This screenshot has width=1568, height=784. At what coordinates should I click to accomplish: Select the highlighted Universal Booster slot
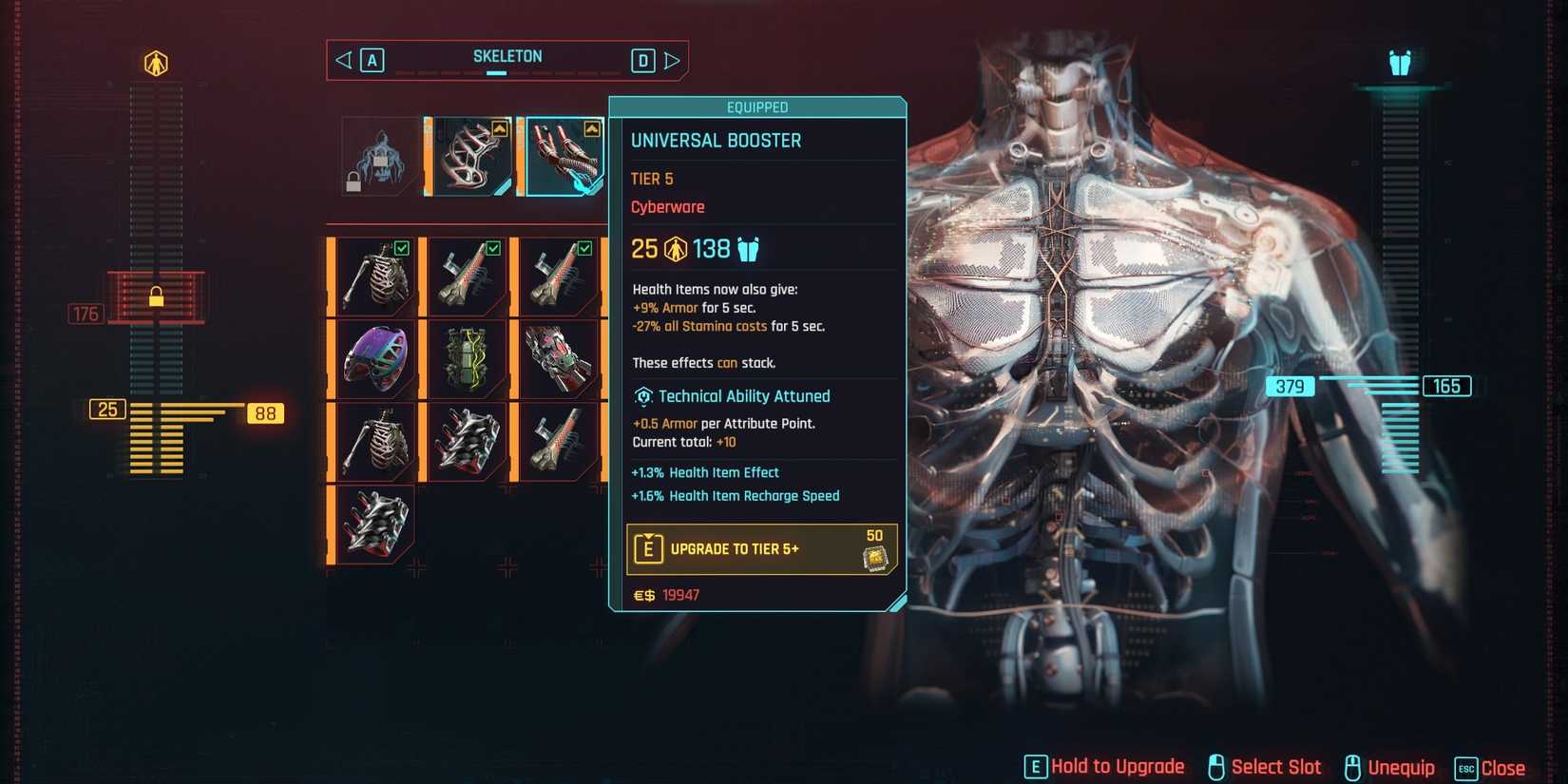pos(564,156)
